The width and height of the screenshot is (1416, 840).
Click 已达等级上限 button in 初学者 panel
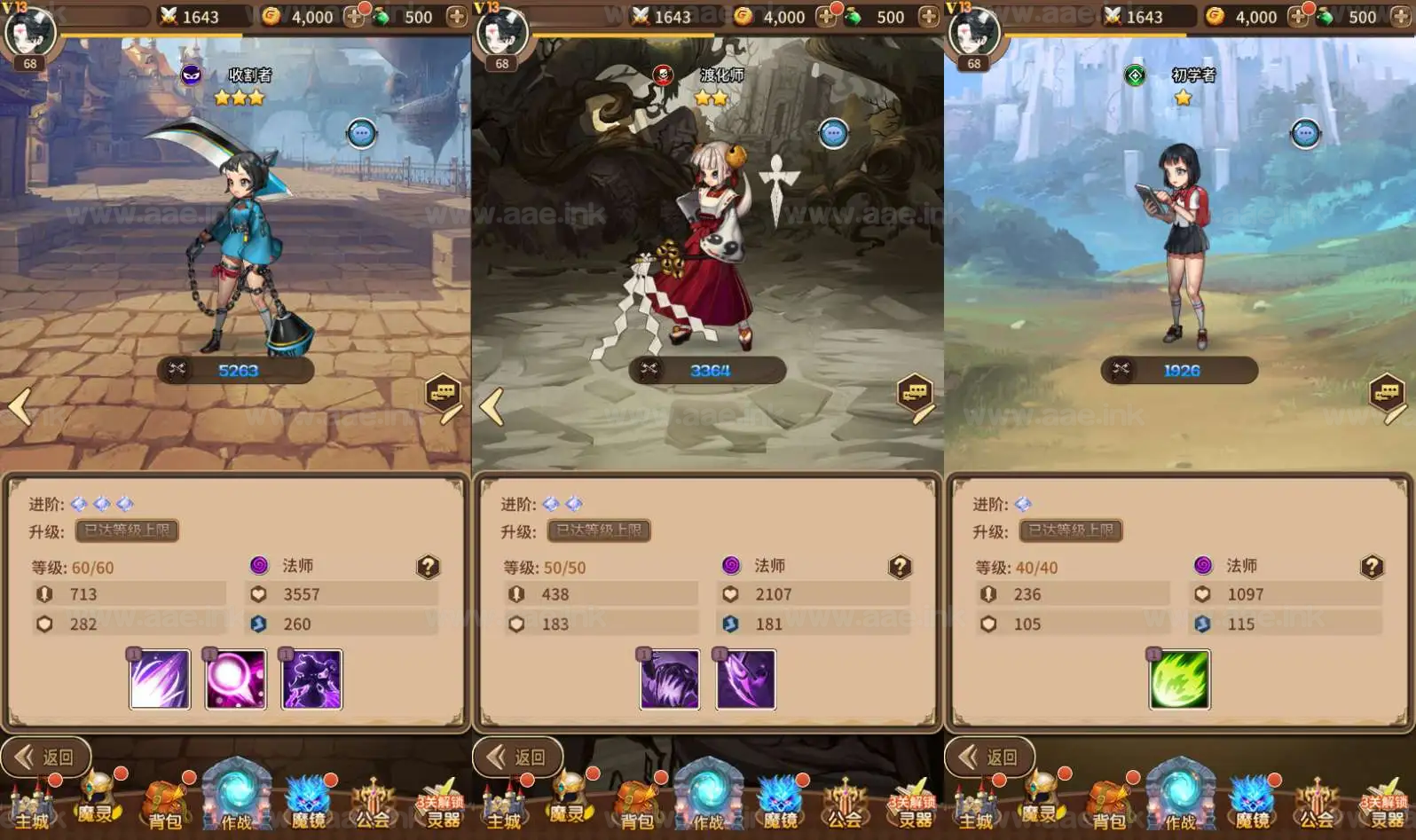pos(1071,530)
